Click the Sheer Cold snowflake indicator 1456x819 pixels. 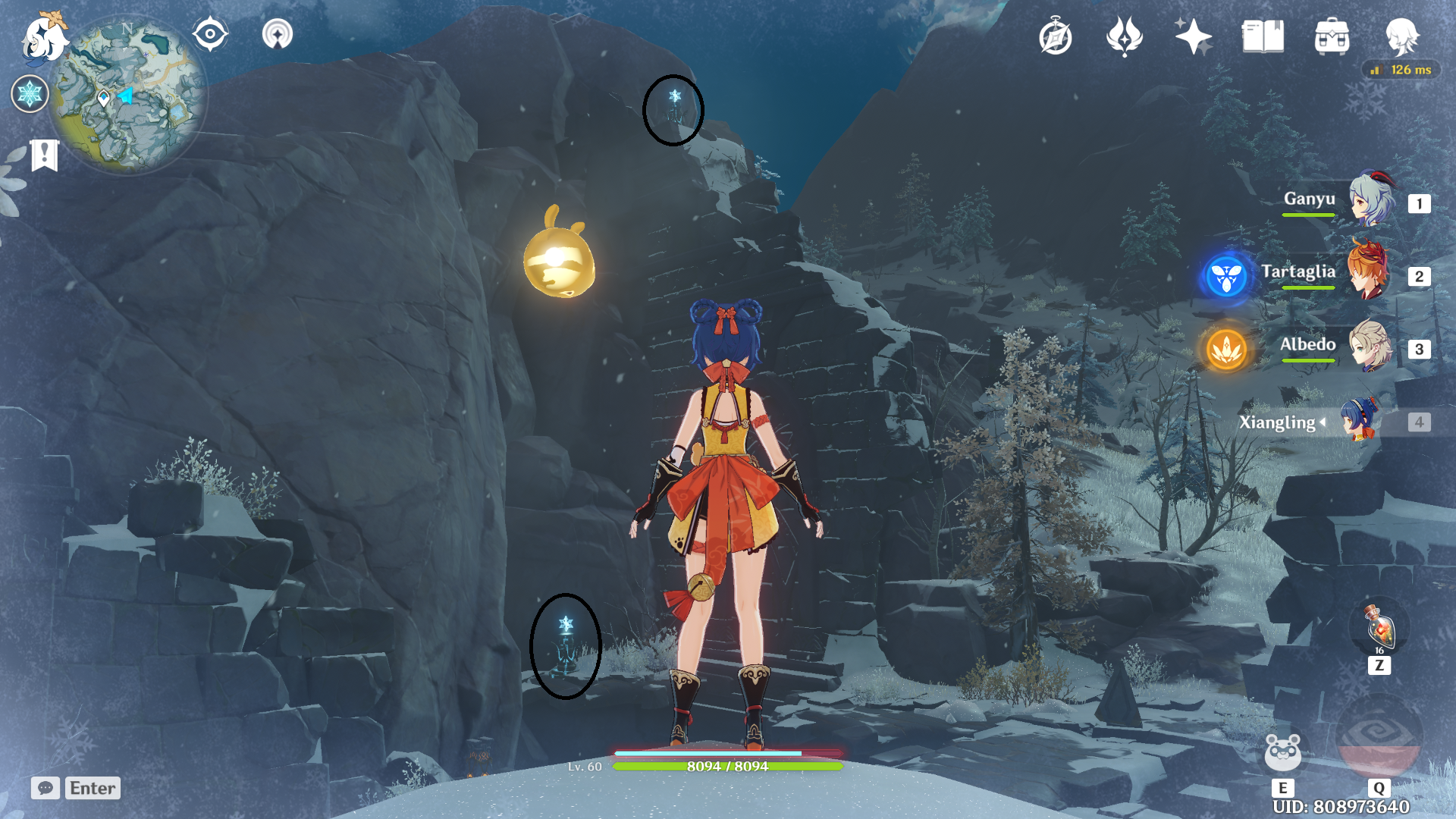point(30,94)
